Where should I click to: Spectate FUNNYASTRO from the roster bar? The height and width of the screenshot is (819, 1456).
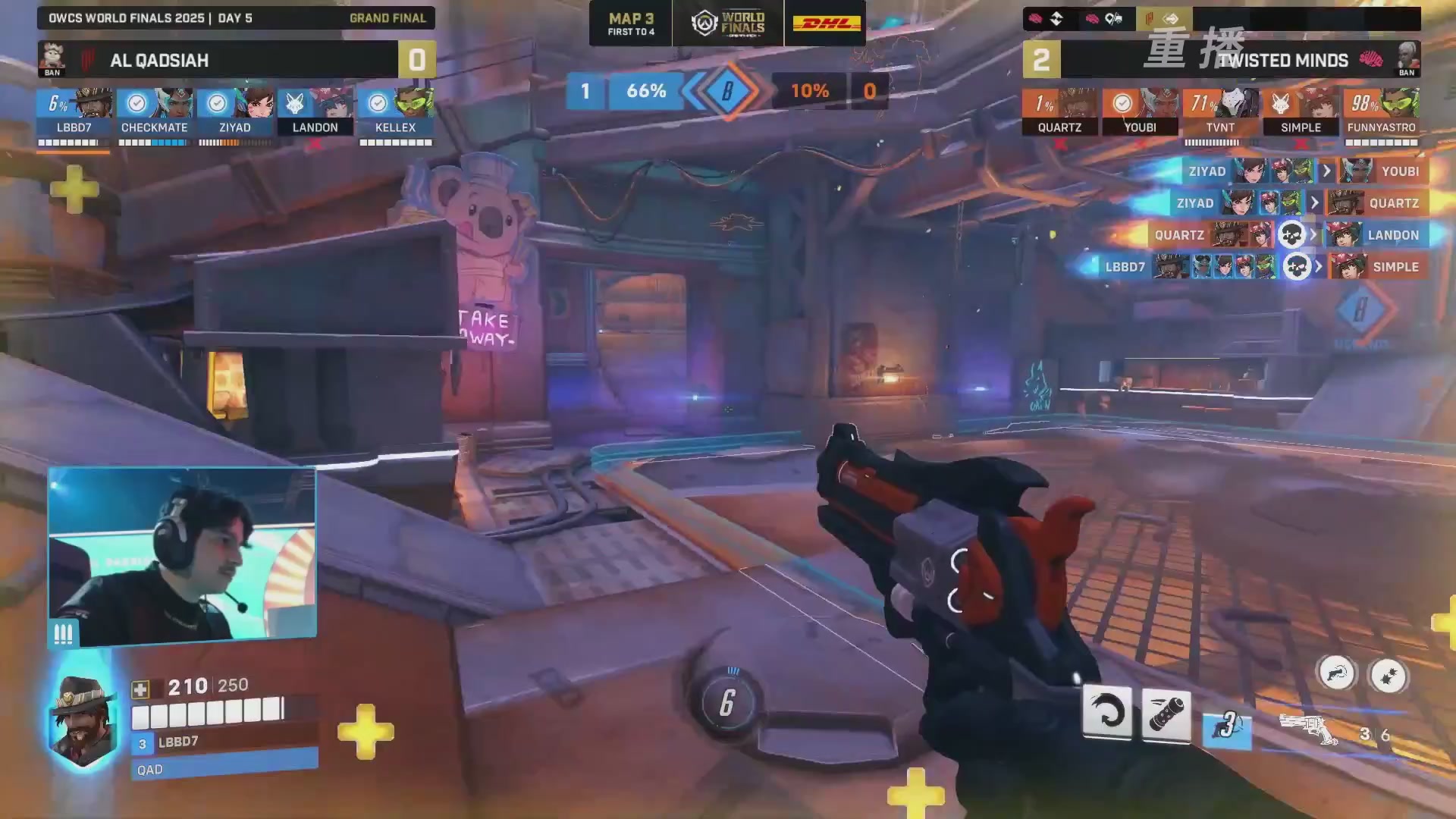tap(1381, 112)
